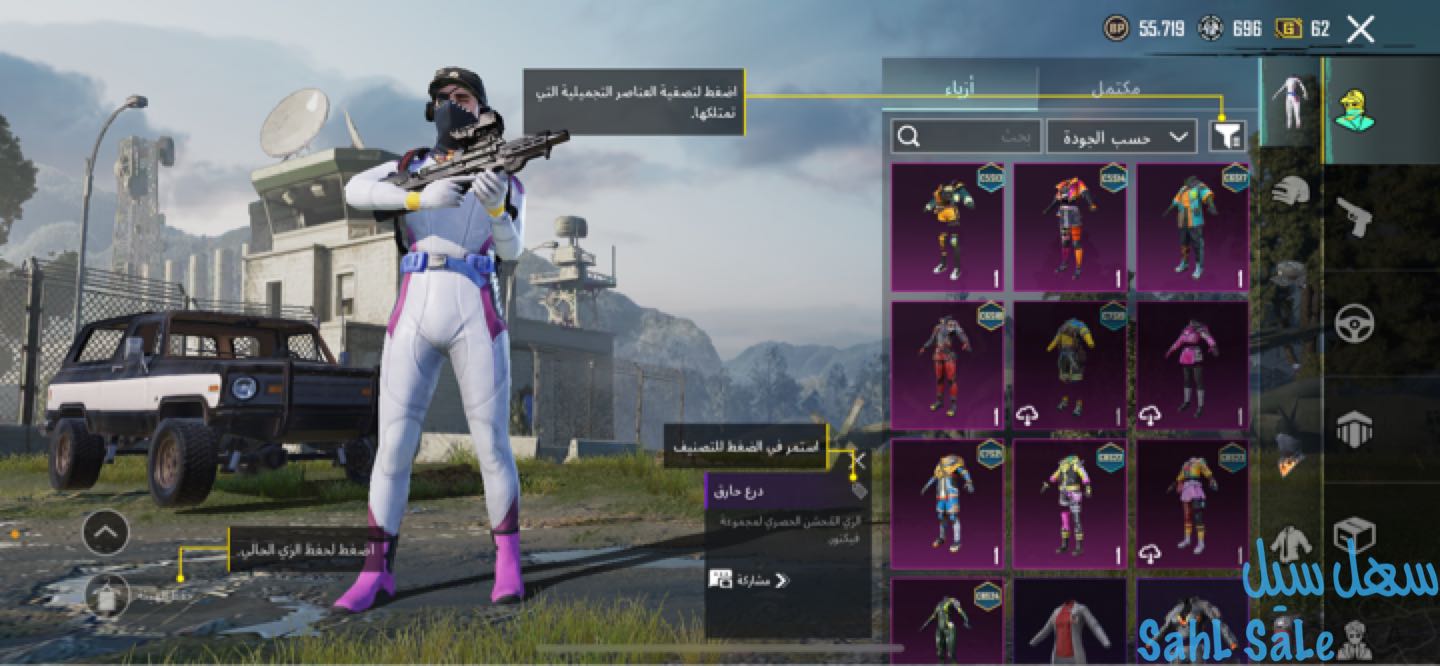
Task: Open the steering wheel vehicle category
Action: (1354, 324)
